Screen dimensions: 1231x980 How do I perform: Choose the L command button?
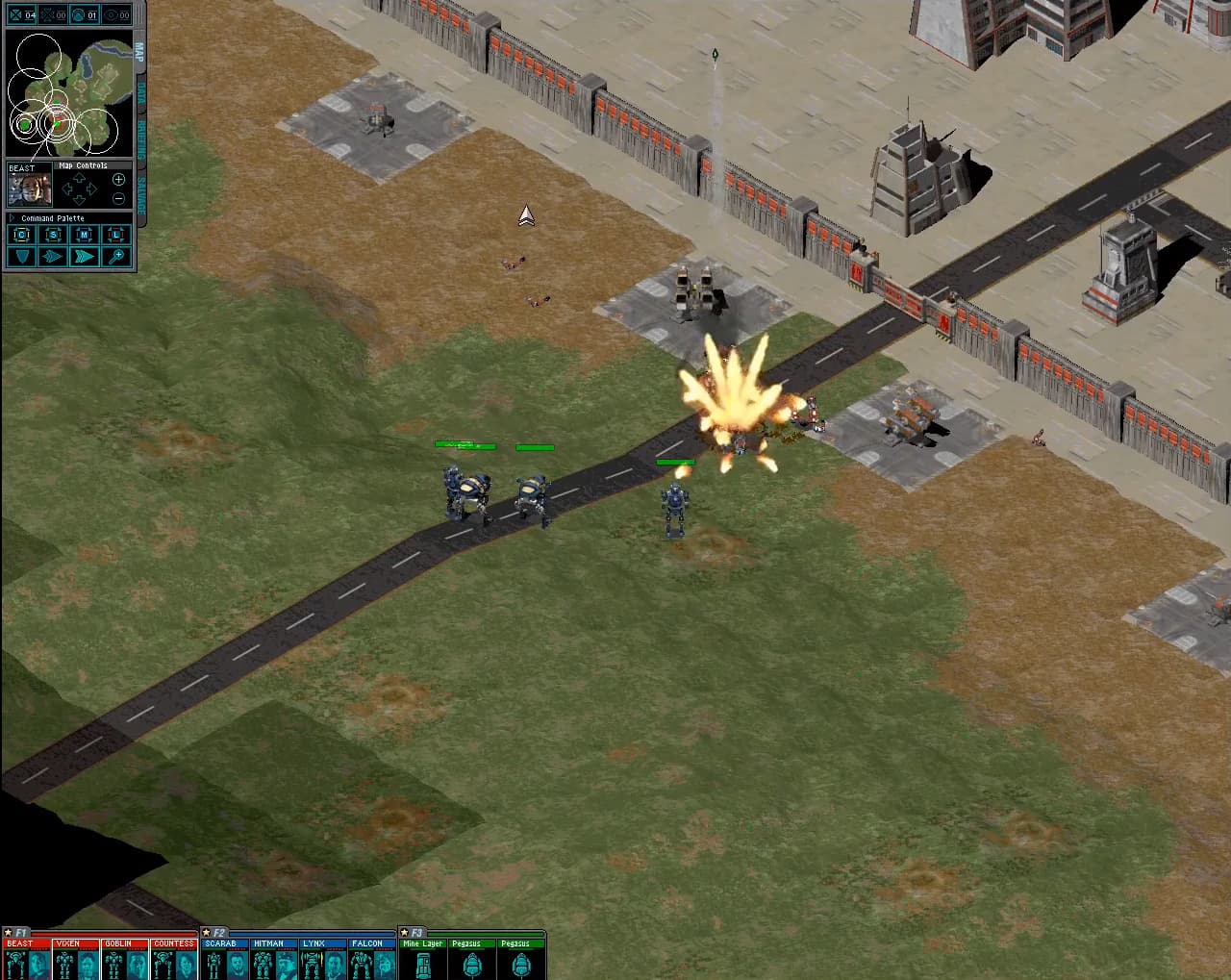coord(116,235)
